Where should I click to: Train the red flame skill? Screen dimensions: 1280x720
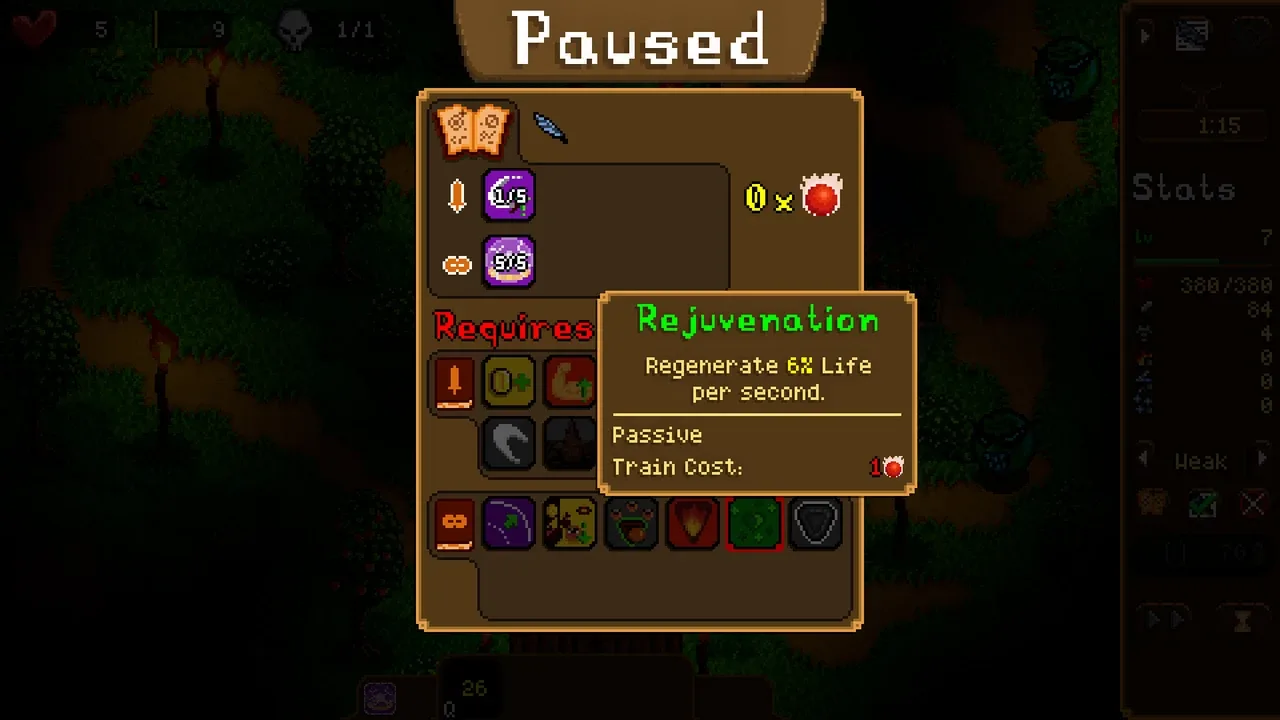(x=692, y=523)
